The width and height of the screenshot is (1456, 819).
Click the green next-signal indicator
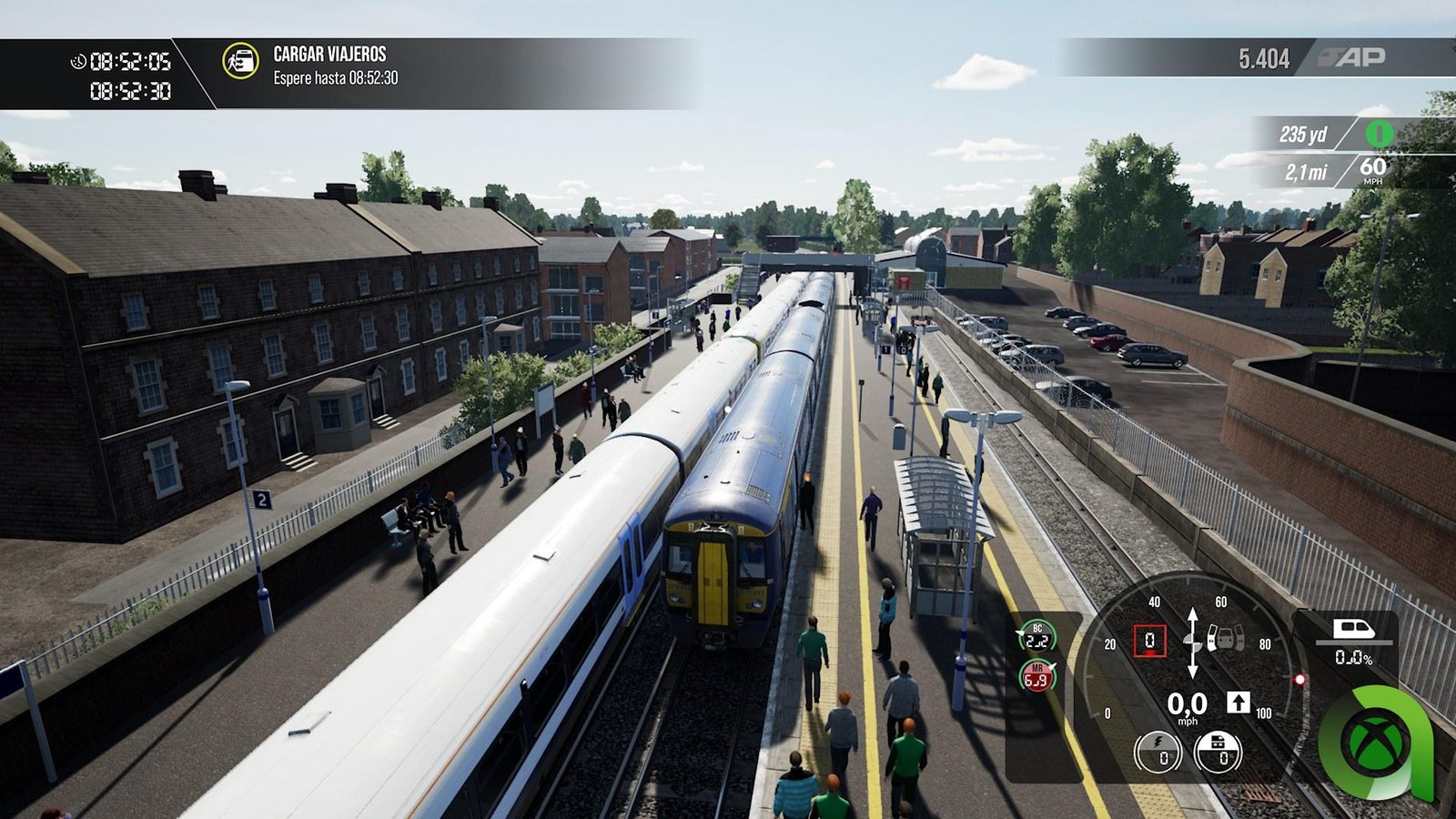point(1379,134)
